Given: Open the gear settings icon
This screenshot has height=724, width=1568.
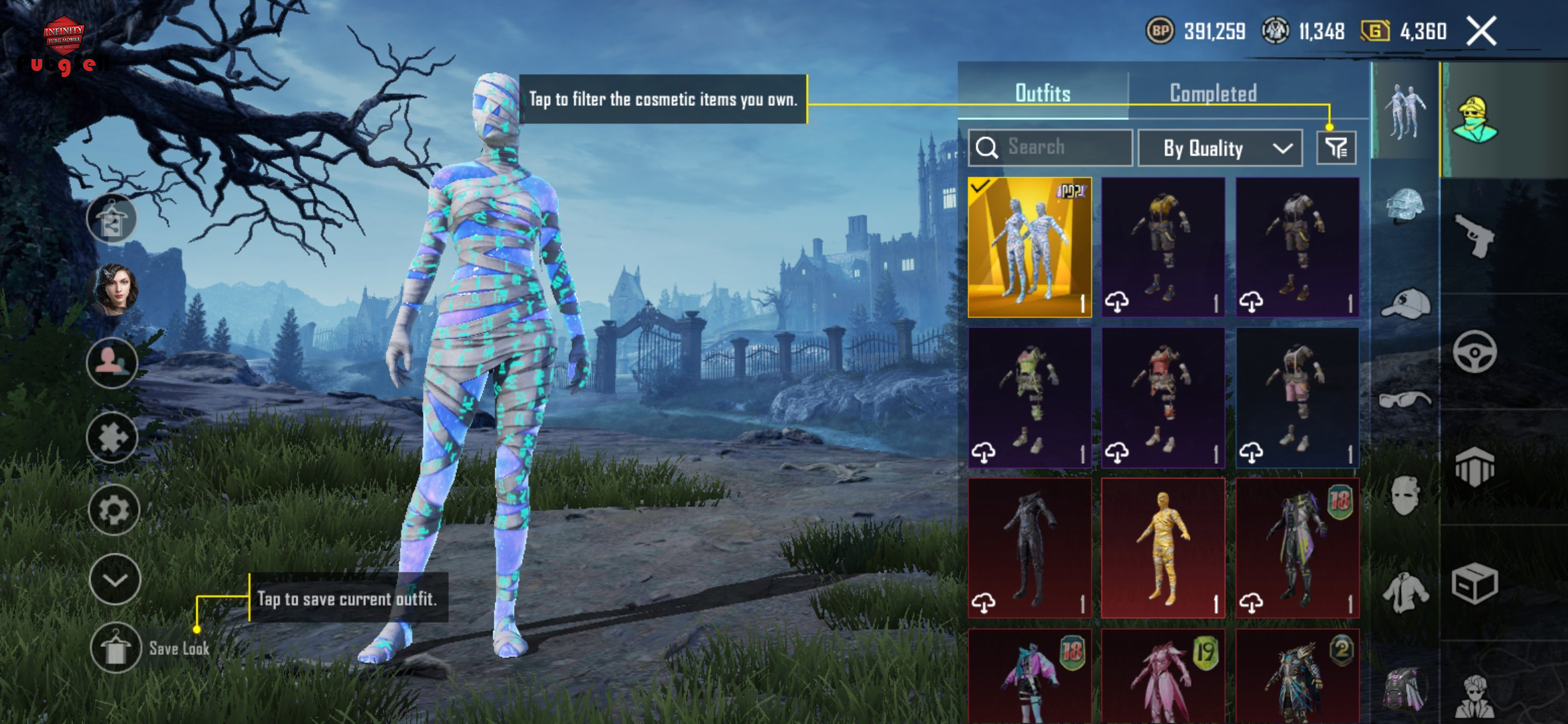Looking at the screenshot, I should click(x=113, y=510).
